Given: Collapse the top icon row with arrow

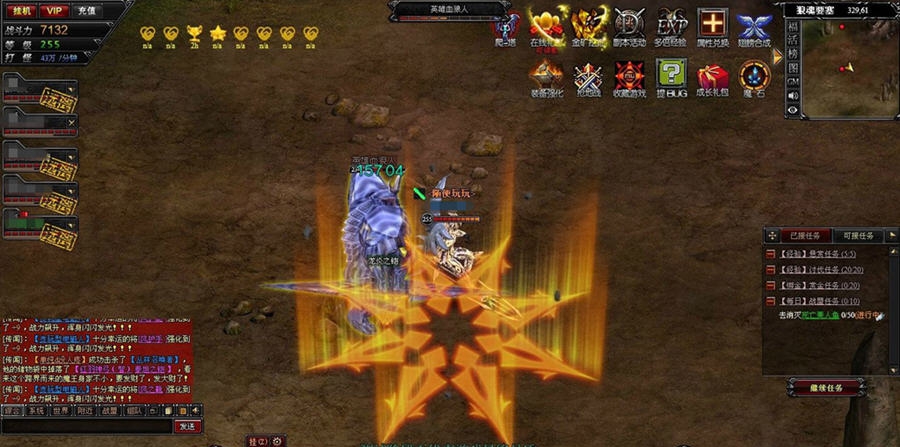Looking at the screenshot, I should [x=778, y=56].
